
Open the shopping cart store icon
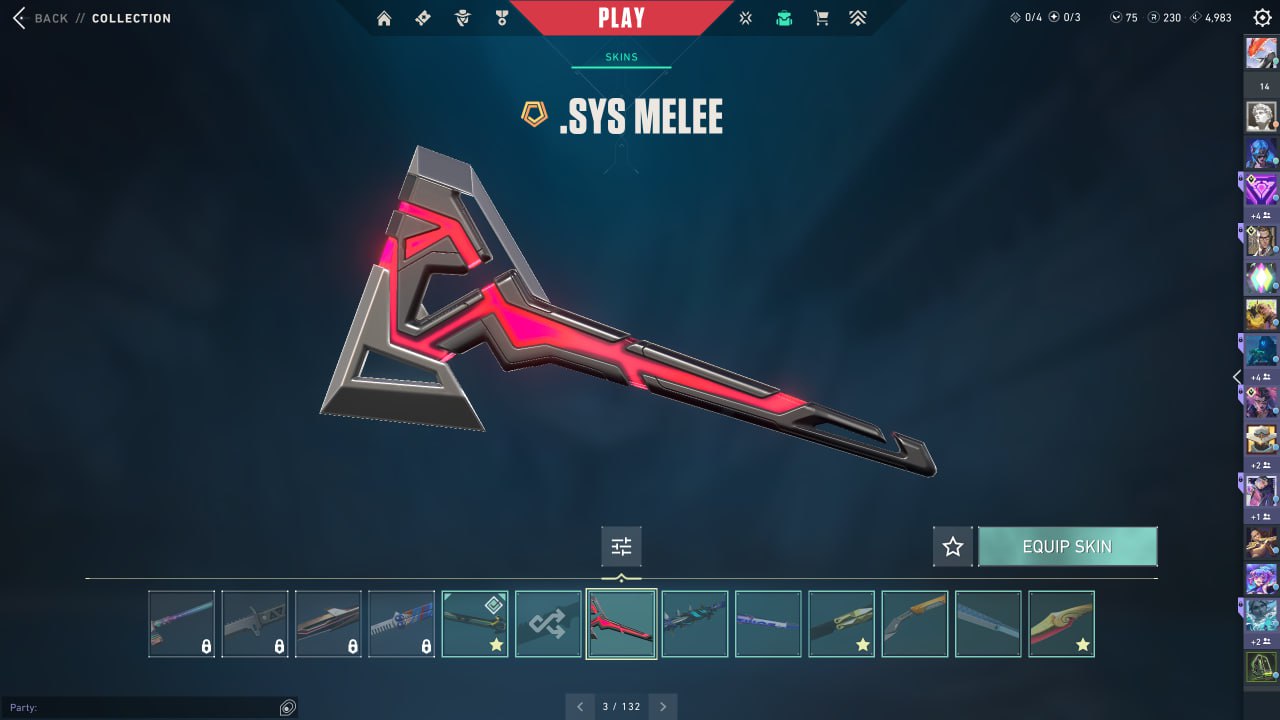coord(822,18)
